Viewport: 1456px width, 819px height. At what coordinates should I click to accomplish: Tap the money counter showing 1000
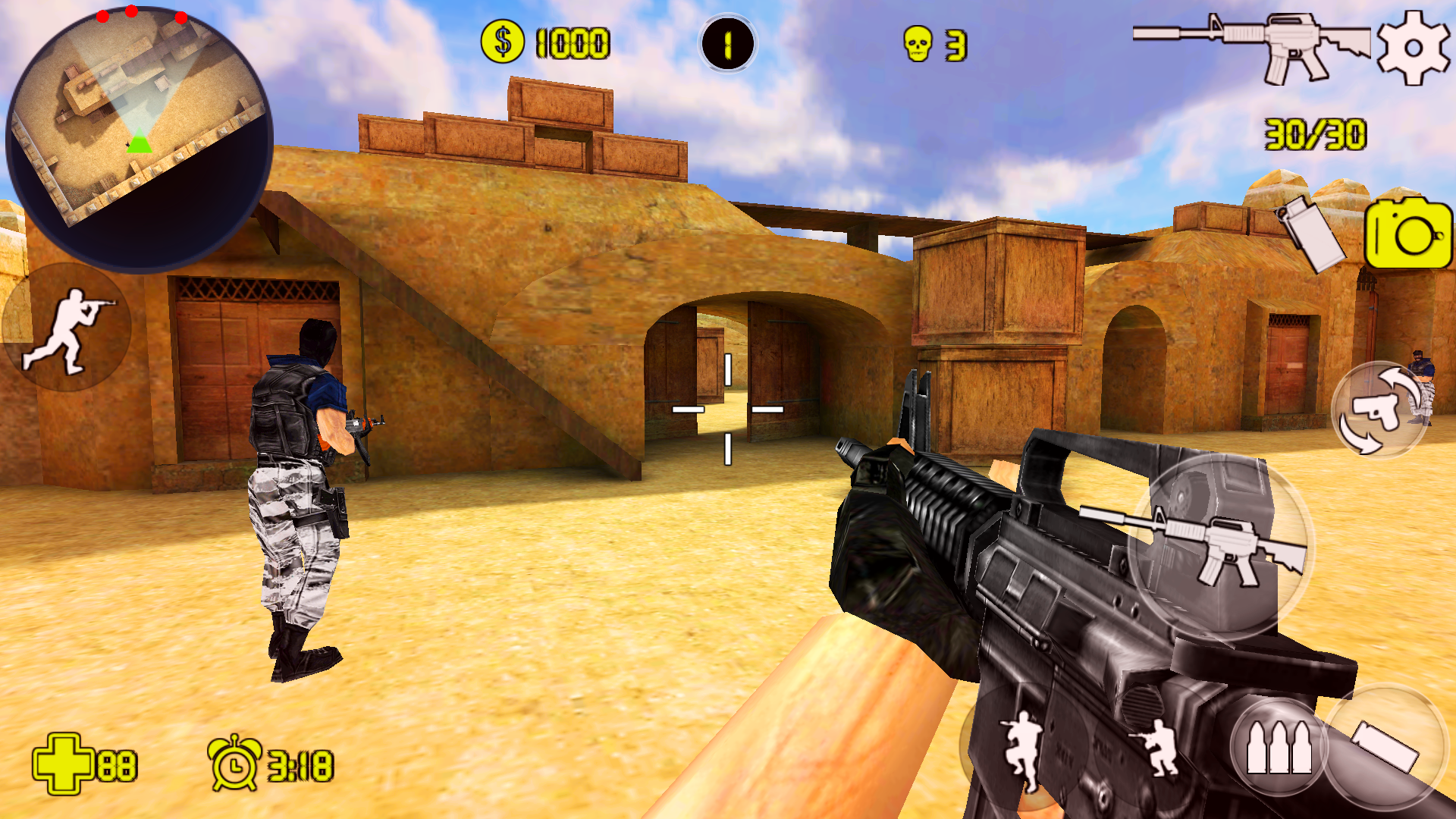coord(573,42)
